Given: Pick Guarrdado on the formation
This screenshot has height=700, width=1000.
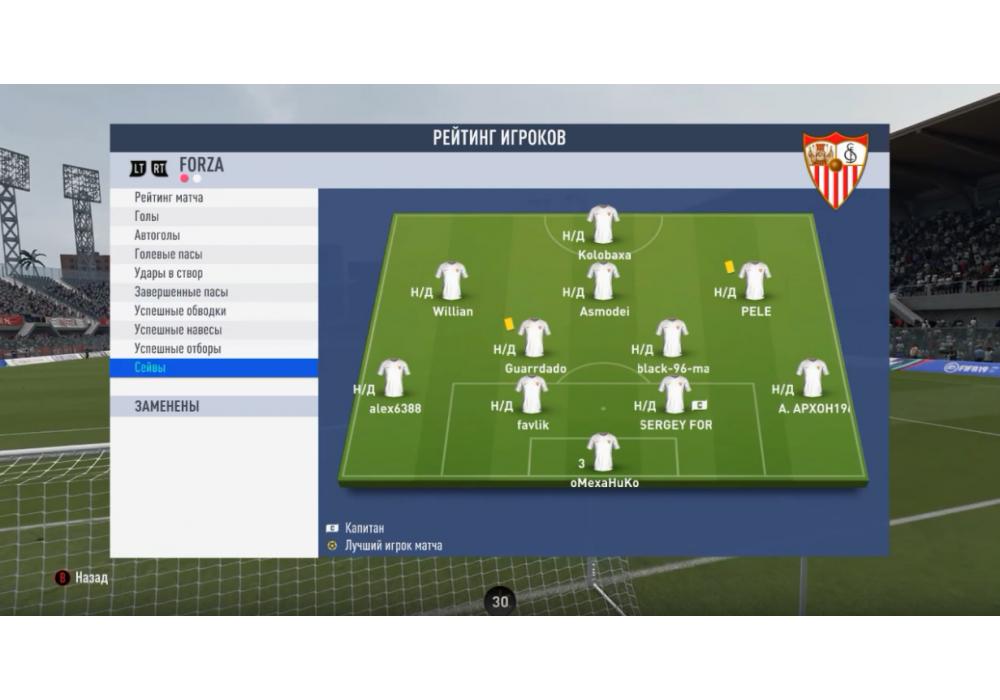Looking at the screenshot, I should pos(534,339).
